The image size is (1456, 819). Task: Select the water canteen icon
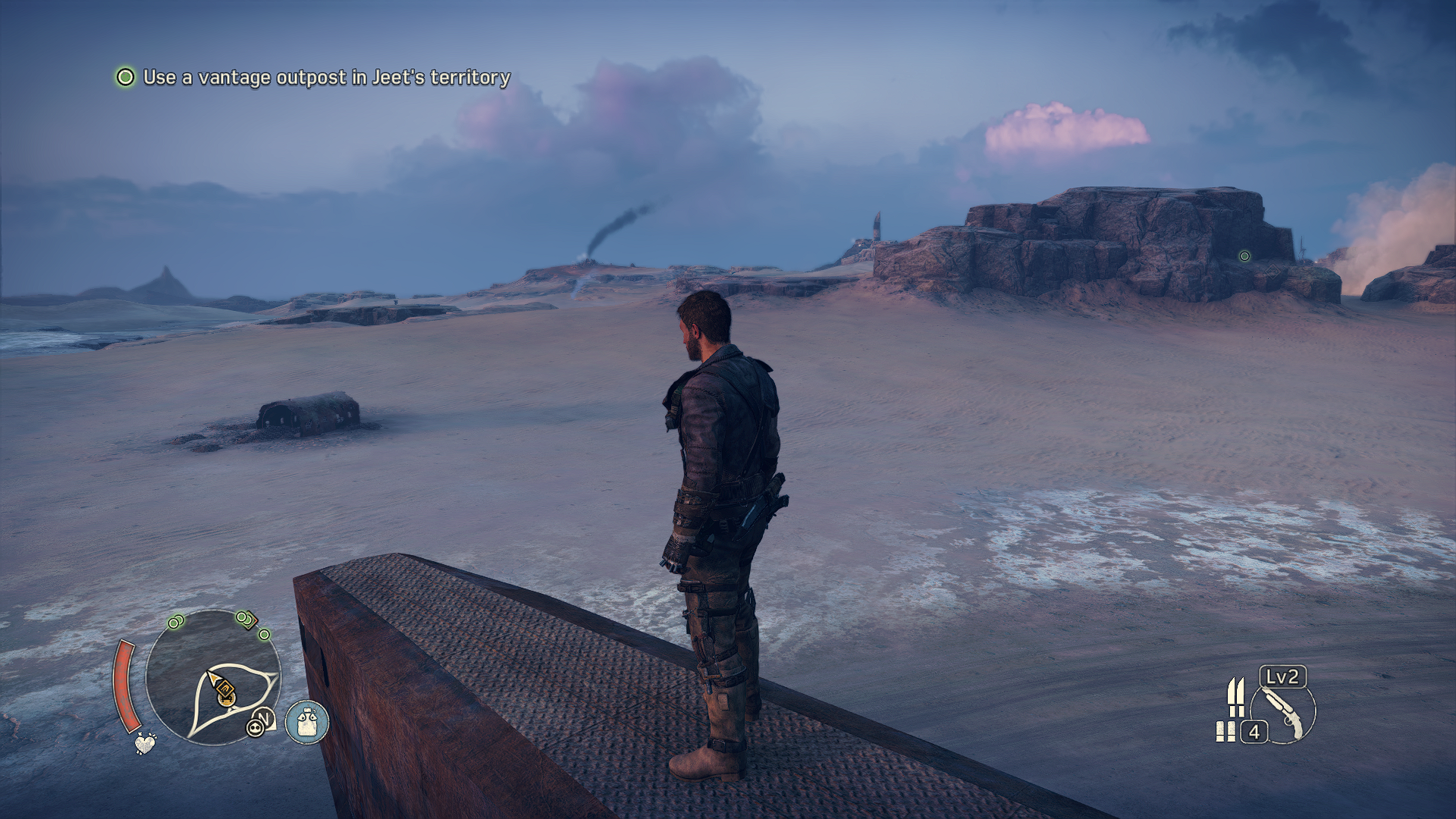[307, 722]
